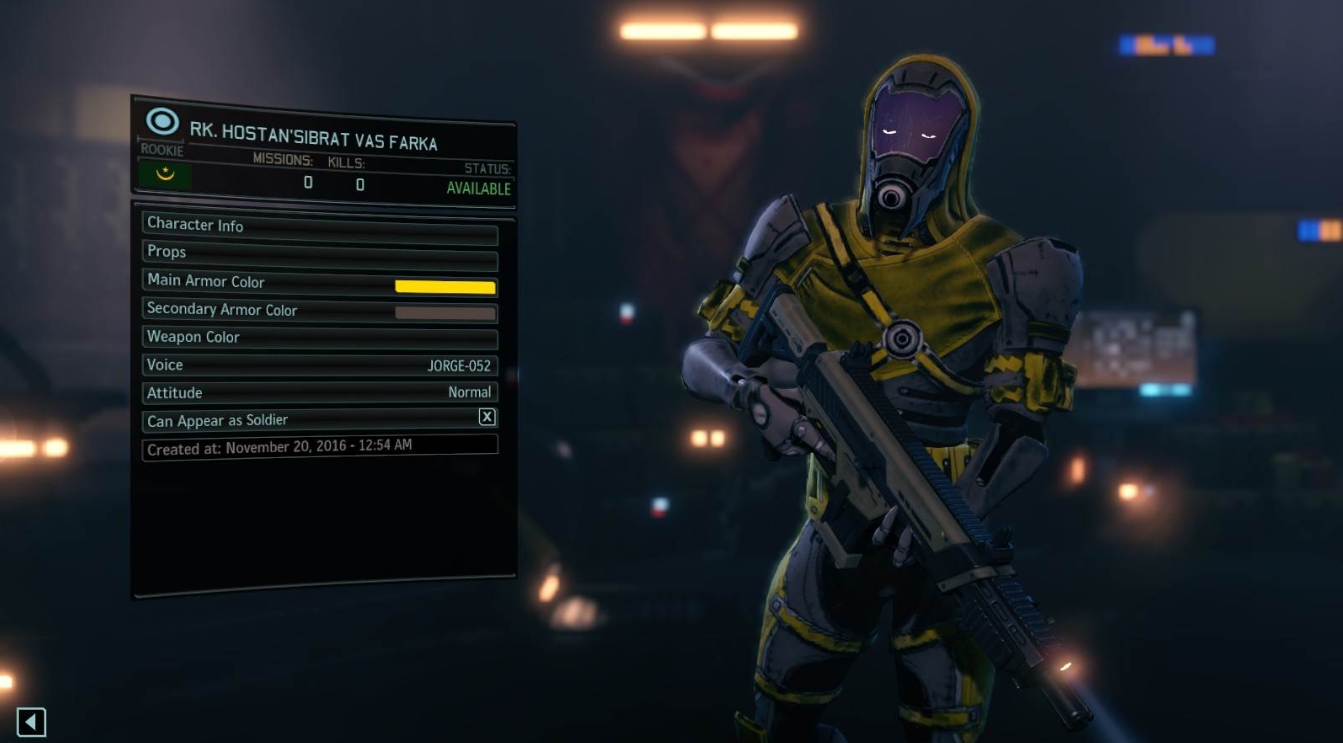Open the Props customization menu
Image resolution: width=1343 pixels, height=743 pixels.
click(320, 251)
